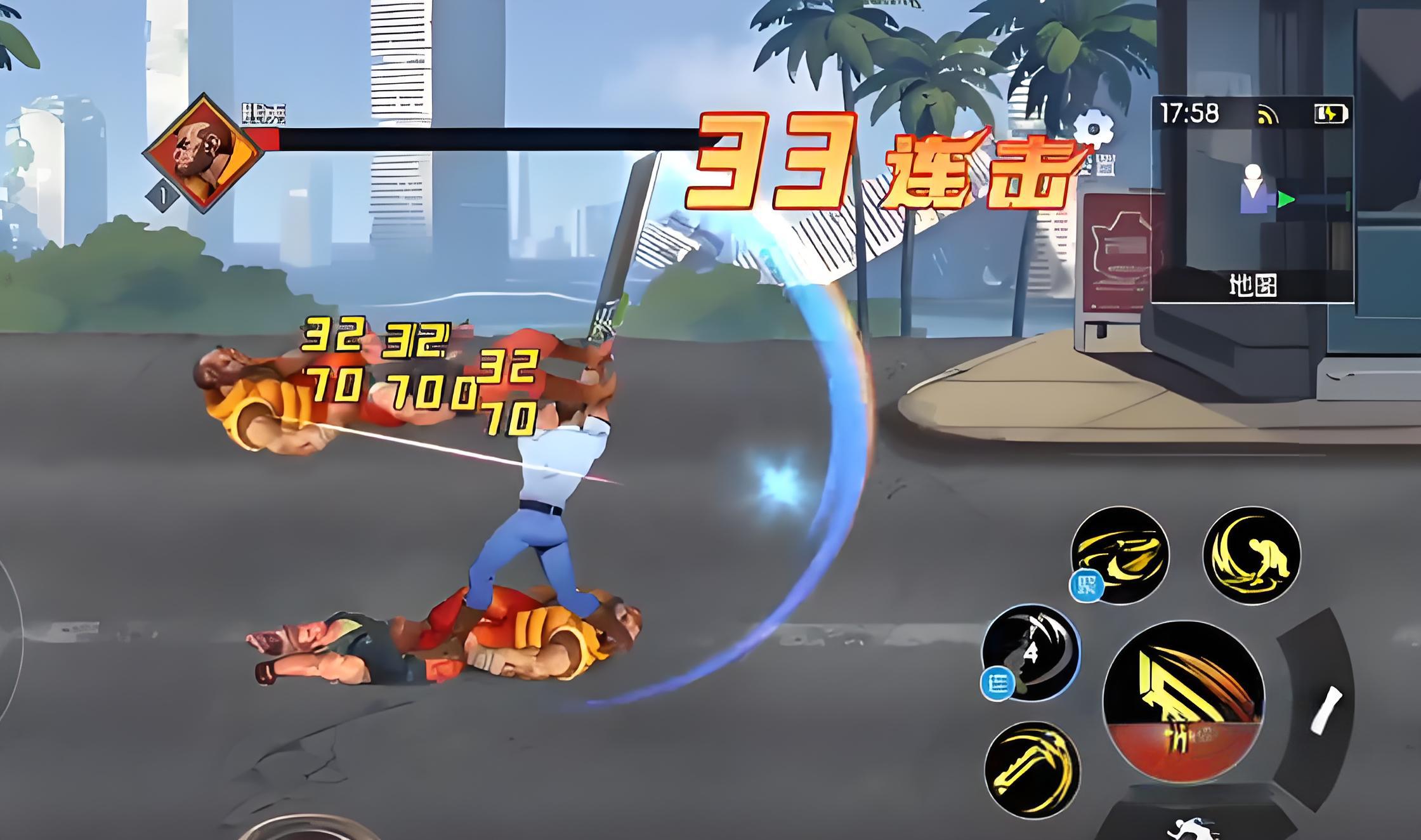Select the bald boss portrait
Image resolution: width=1421 pixels, height=840 pixels.
[x=203, y=153]
